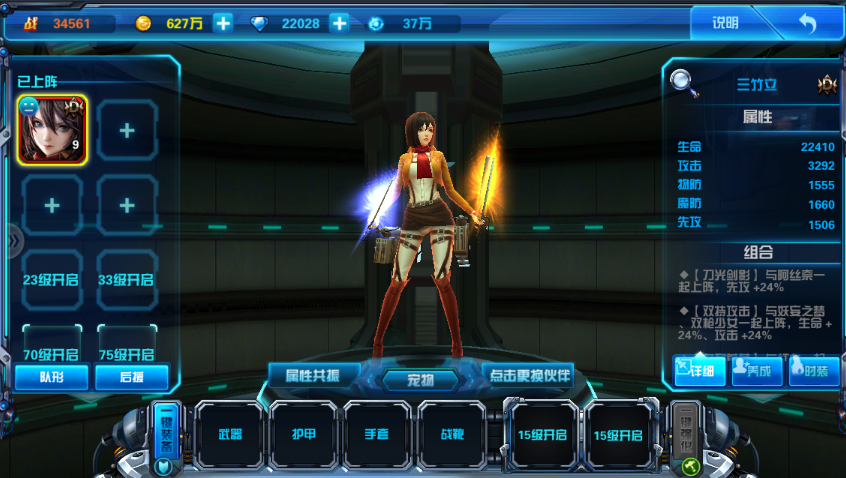Add more gold coins with plus button
846x478 pixels.
pyautogui.click(x=223, y=23)
